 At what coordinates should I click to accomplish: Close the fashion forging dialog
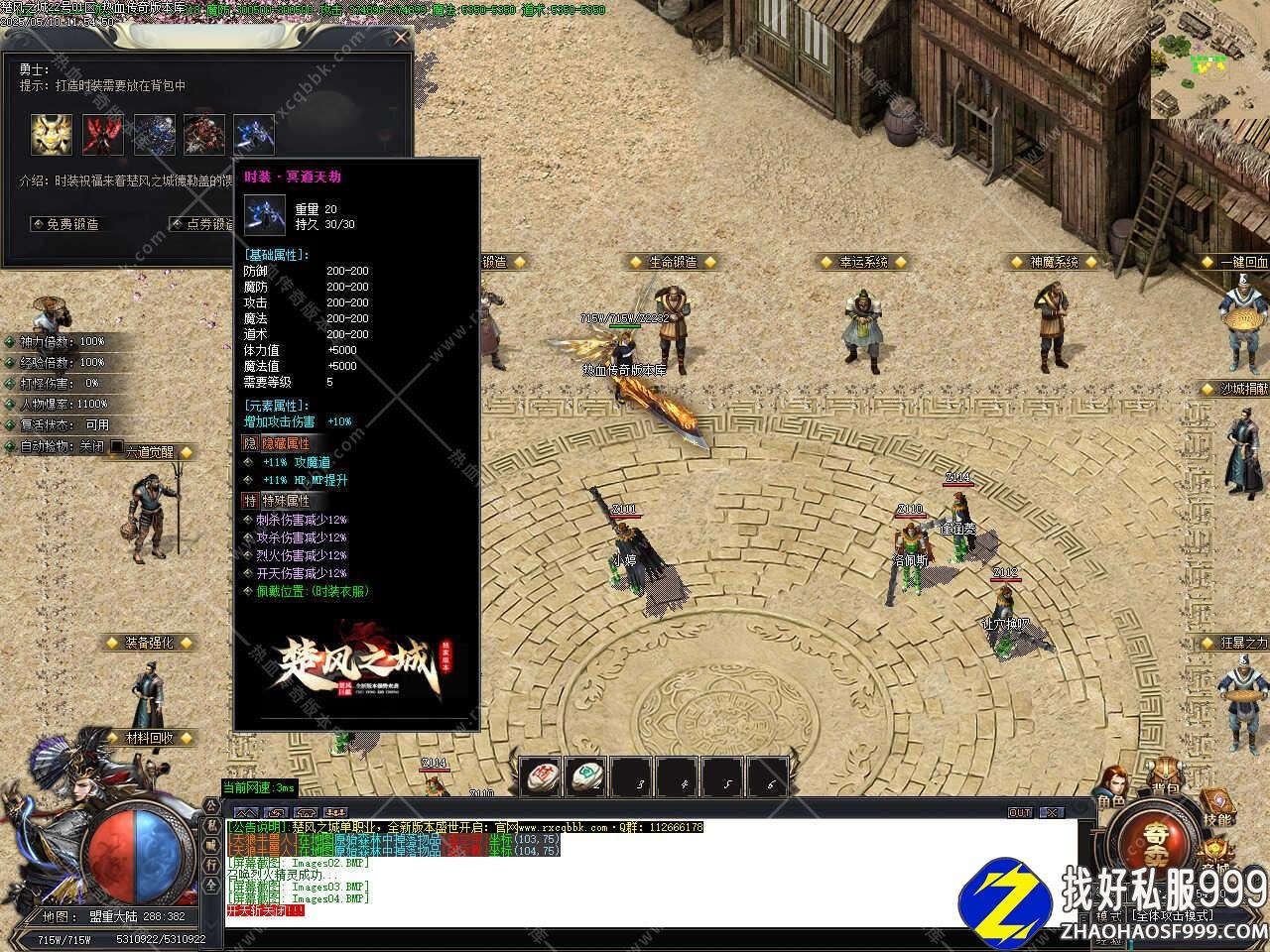tap(400, 39)
